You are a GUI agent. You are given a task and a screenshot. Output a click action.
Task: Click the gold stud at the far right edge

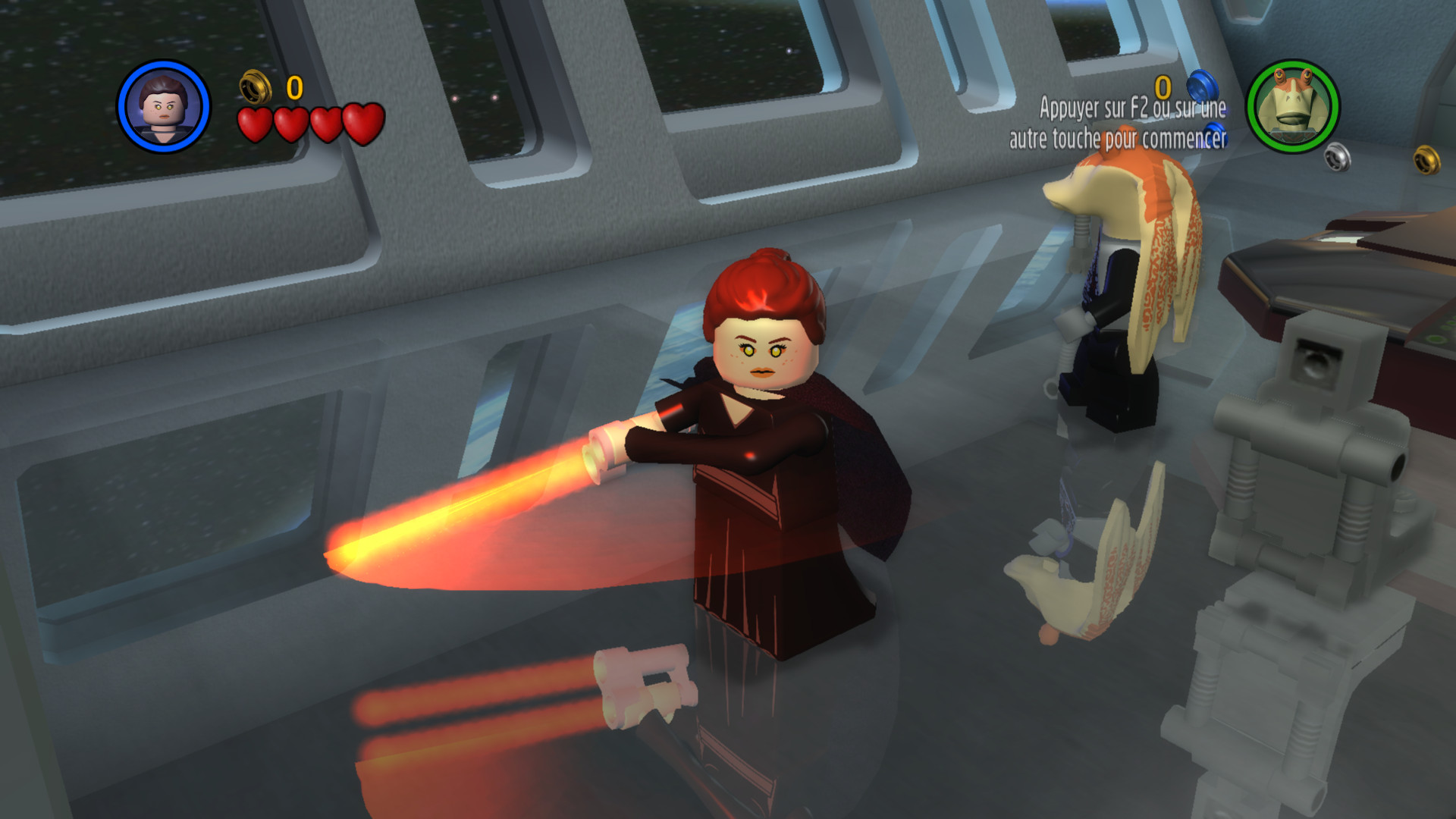(1424, 161)
